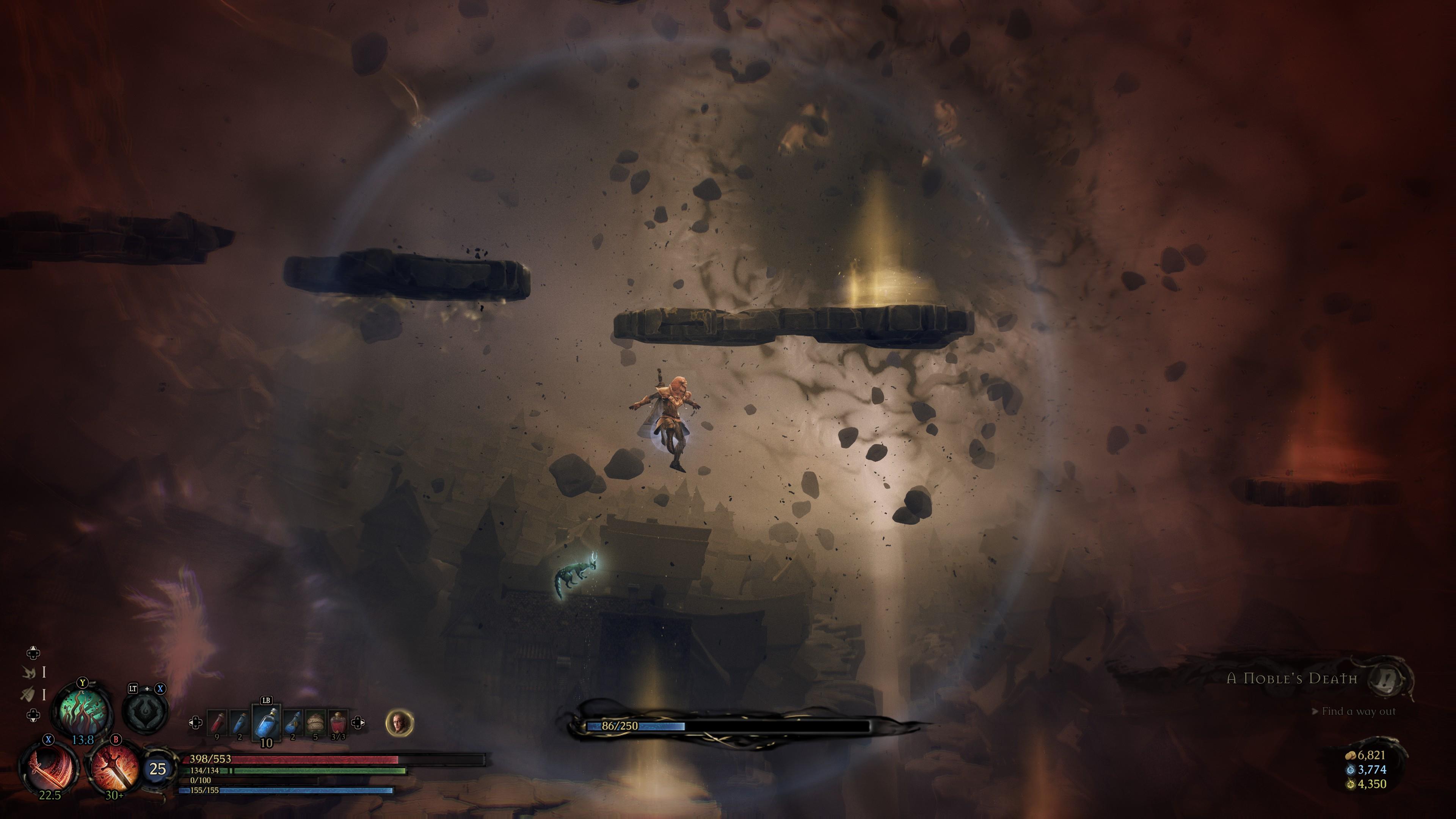Open the A Noble's Death quest tracker

[1292, 679]
